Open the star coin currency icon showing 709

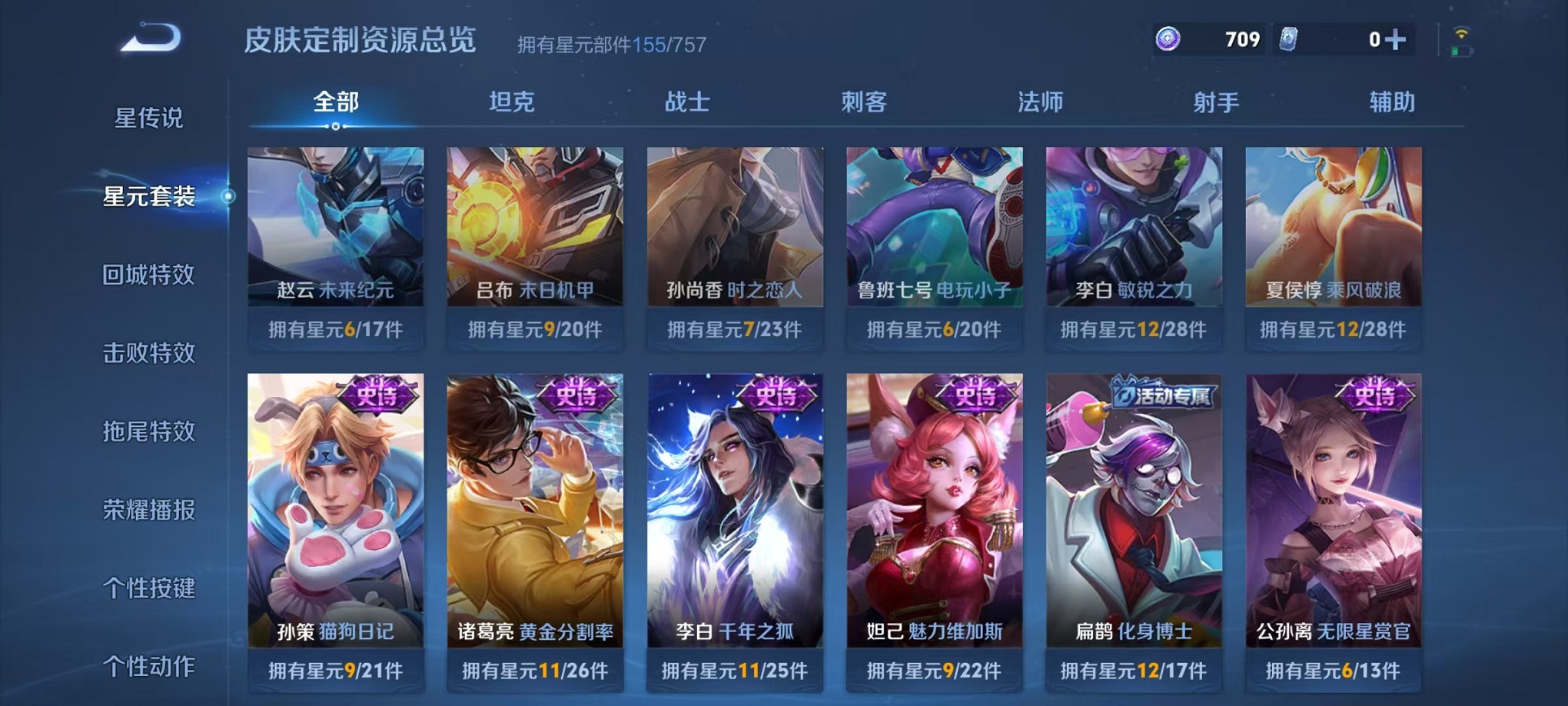coord(1168,38)
